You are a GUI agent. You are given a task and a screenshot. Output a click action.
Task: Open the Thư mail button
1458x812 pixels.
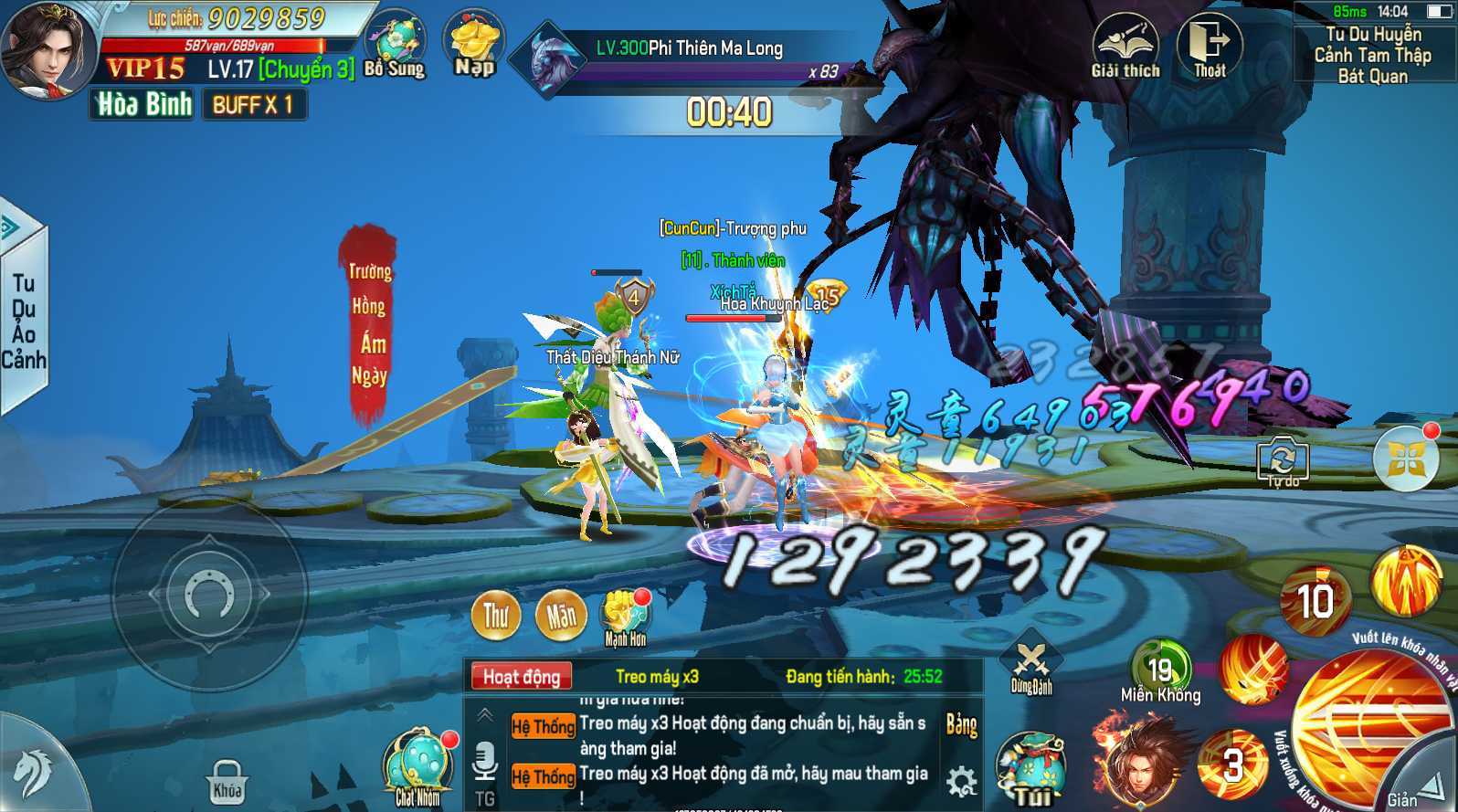tap(496, 616)
